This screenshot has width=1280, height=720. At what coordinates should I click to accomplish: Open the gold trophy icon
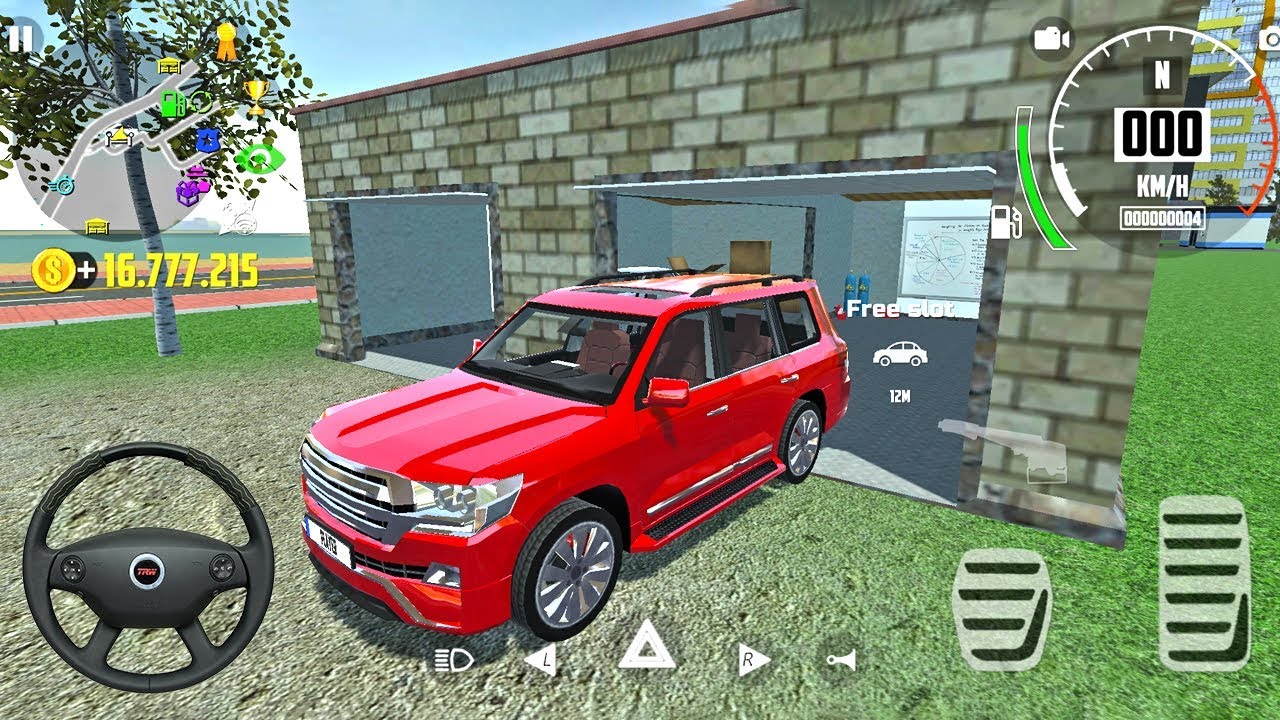[256, 96]
